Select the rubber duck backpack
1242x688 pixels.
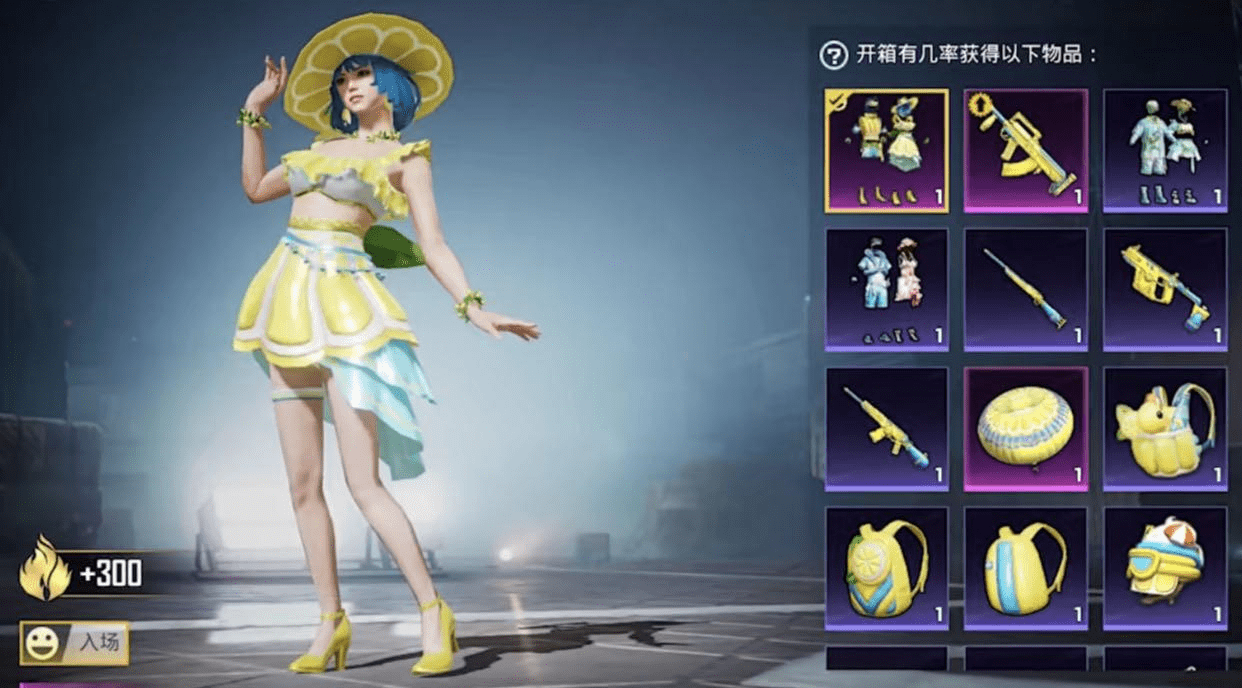tap(1164, 428)
